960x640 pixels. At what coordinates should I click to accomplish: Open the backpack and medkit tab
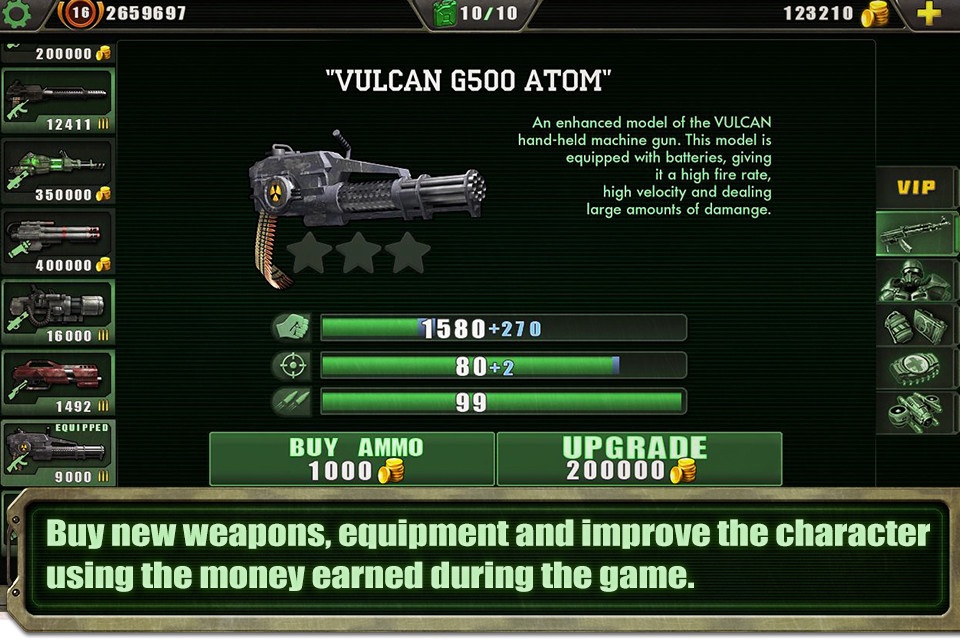pos(917,325)
